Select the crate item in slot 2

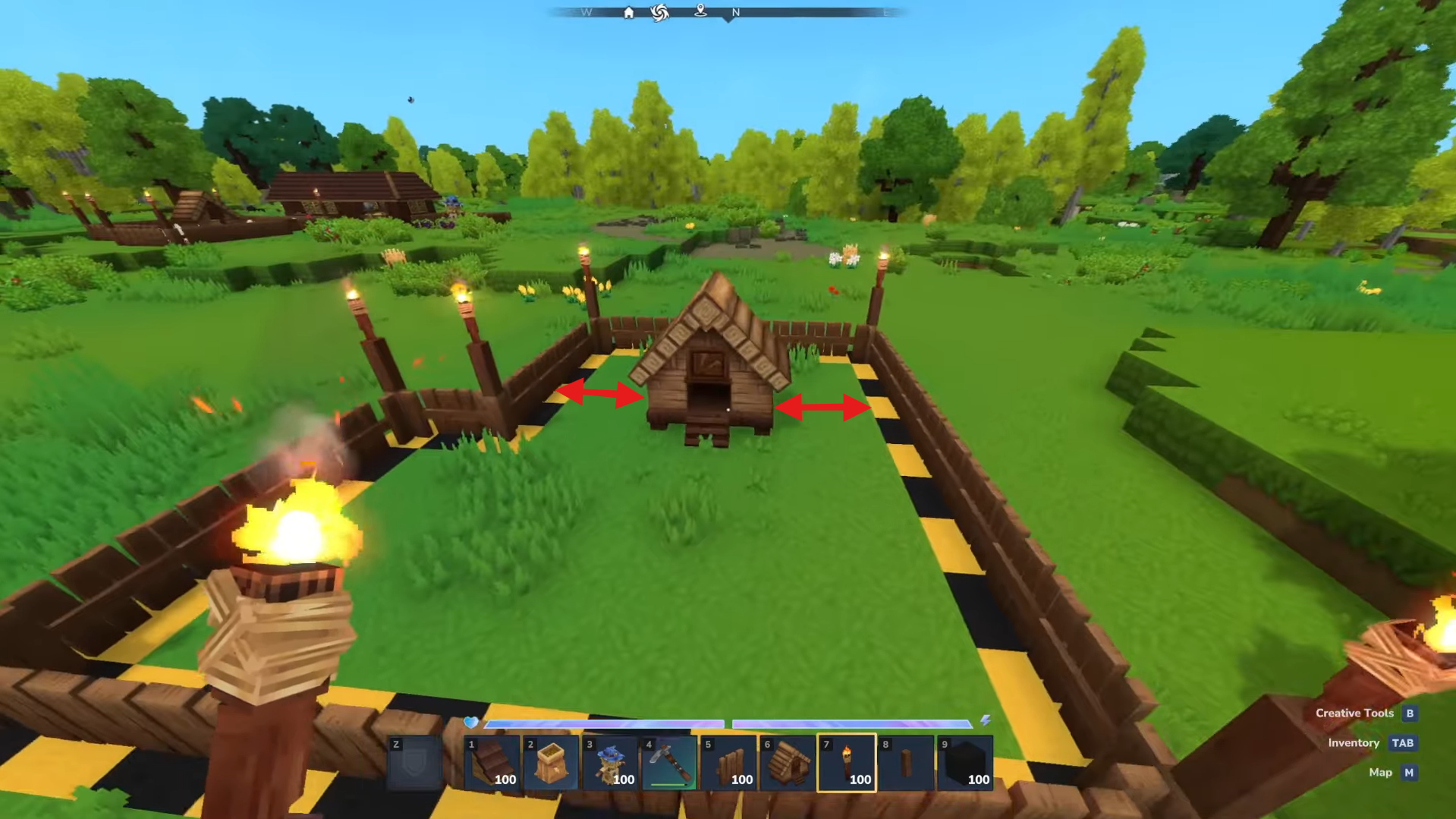pos(552,763)
